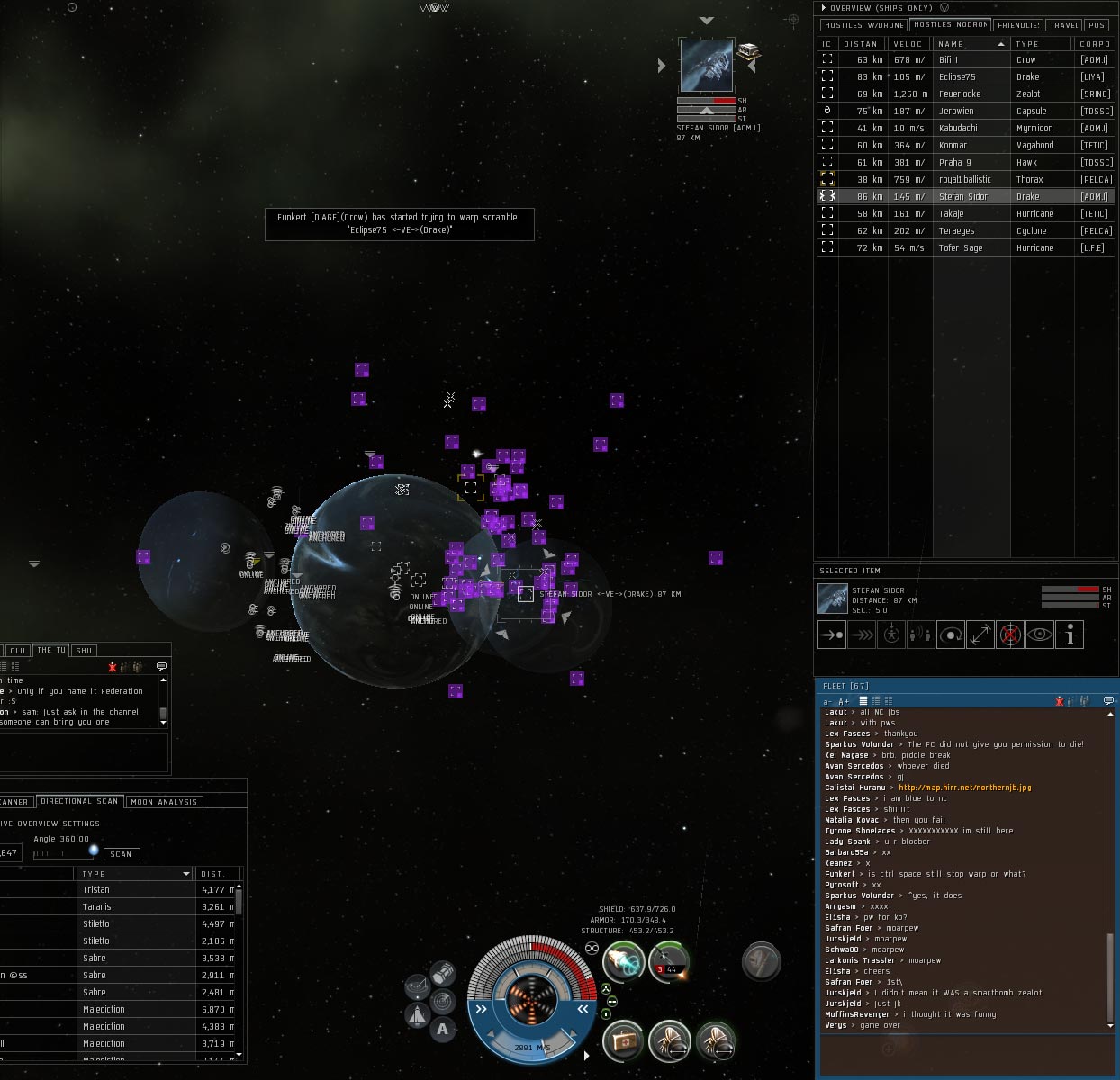Click the Approach arrow on selected item
The image size is (1120, 1080).
pyautogui.click(x=831, y=635)
